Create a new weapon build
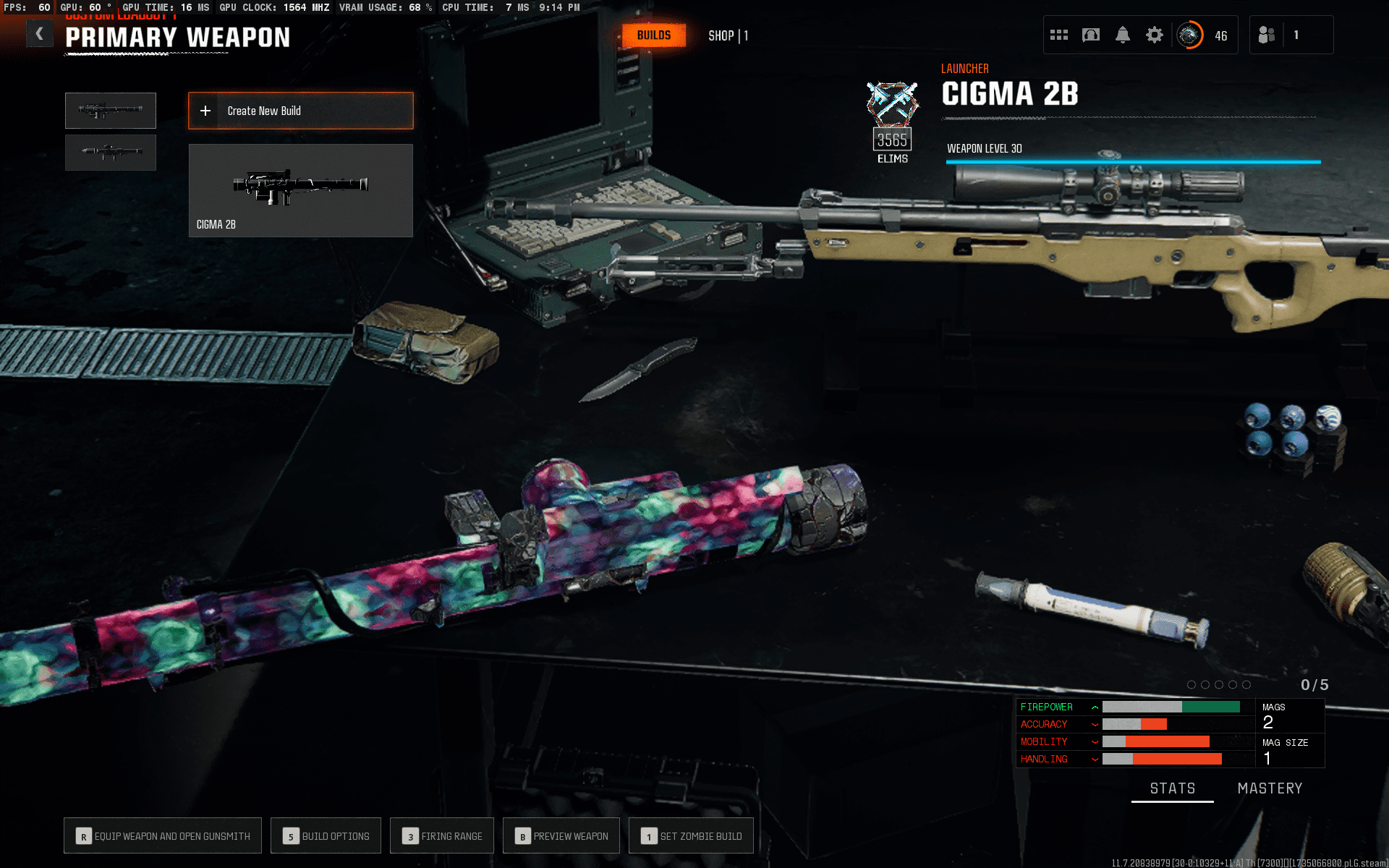This screenshot has height=868, width=1389. [300, 111]
